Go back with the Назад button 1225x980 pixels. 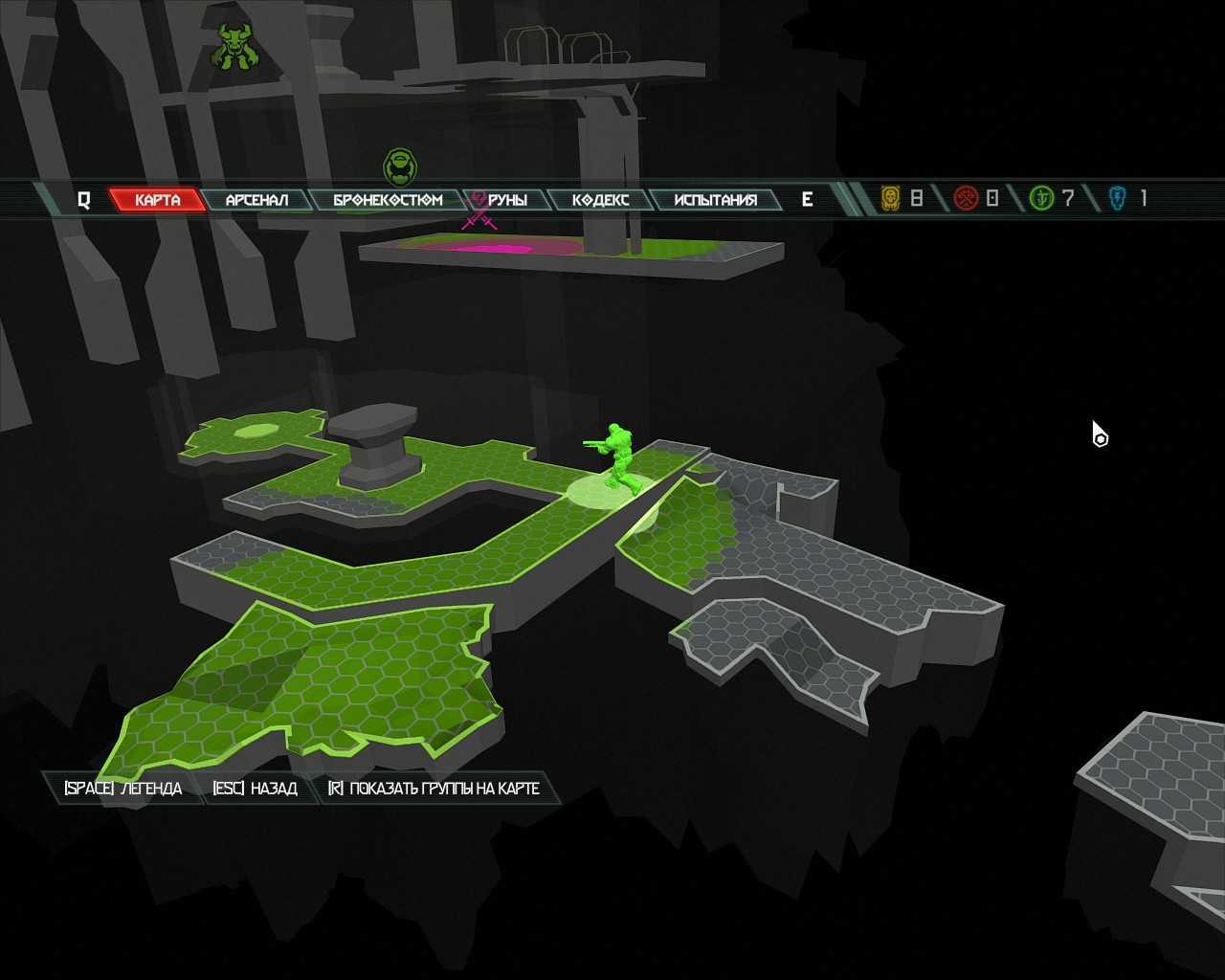[255, 789]
